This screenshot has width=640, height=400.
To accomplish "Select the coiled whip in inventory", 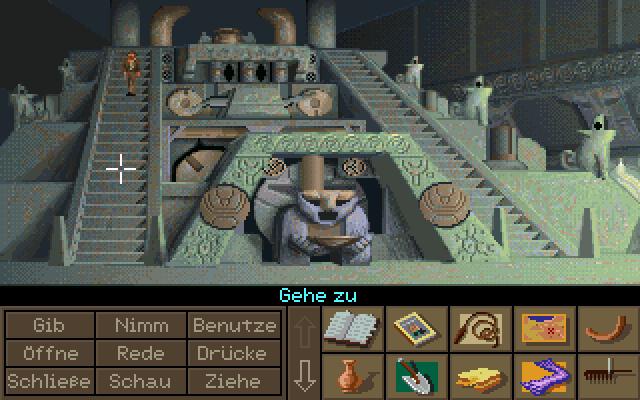I will coord(478,328).
